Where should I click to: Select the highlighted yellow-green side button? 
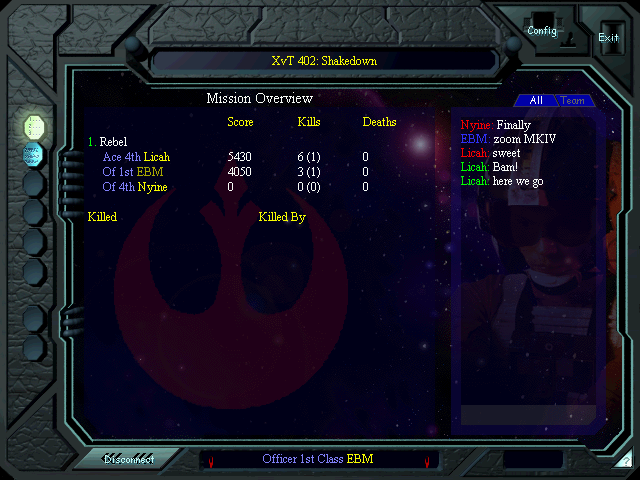(34, 126)
